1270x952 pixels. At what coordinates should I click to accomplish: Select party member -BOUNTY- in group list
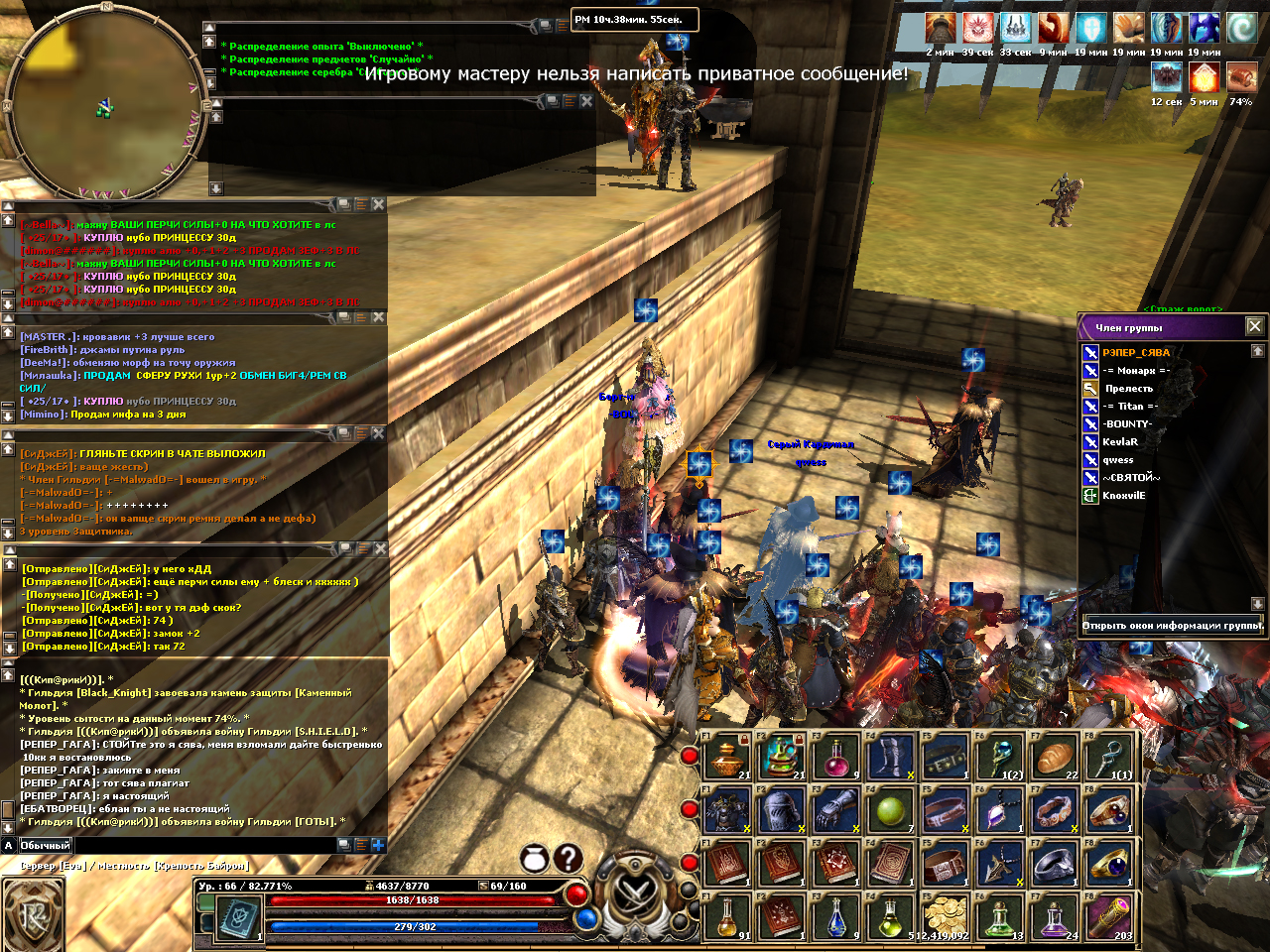1127,424
